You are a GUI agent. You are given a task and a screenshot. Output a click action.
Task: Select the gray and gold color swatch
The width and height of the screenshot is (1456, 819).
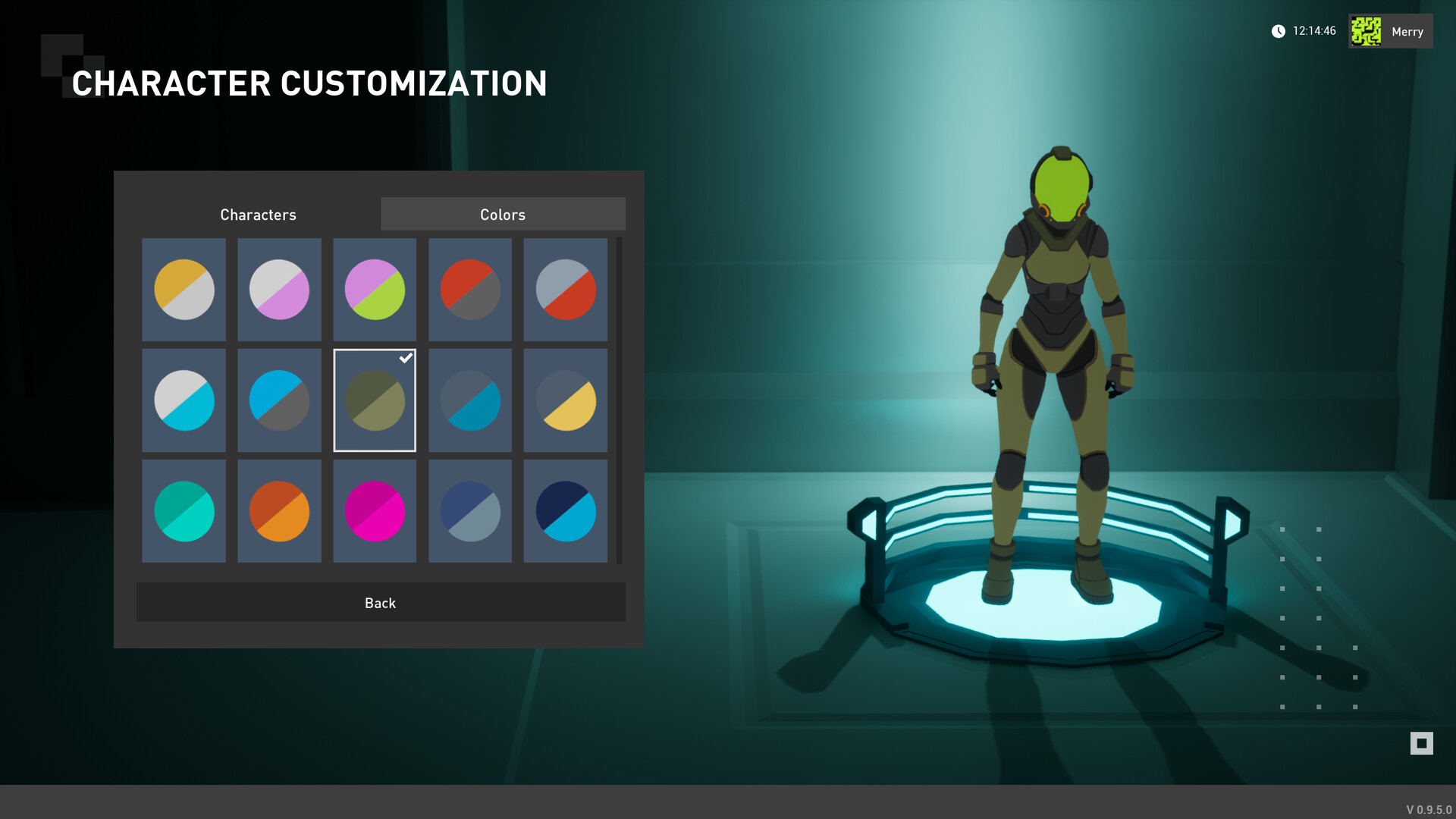point(566,401)
